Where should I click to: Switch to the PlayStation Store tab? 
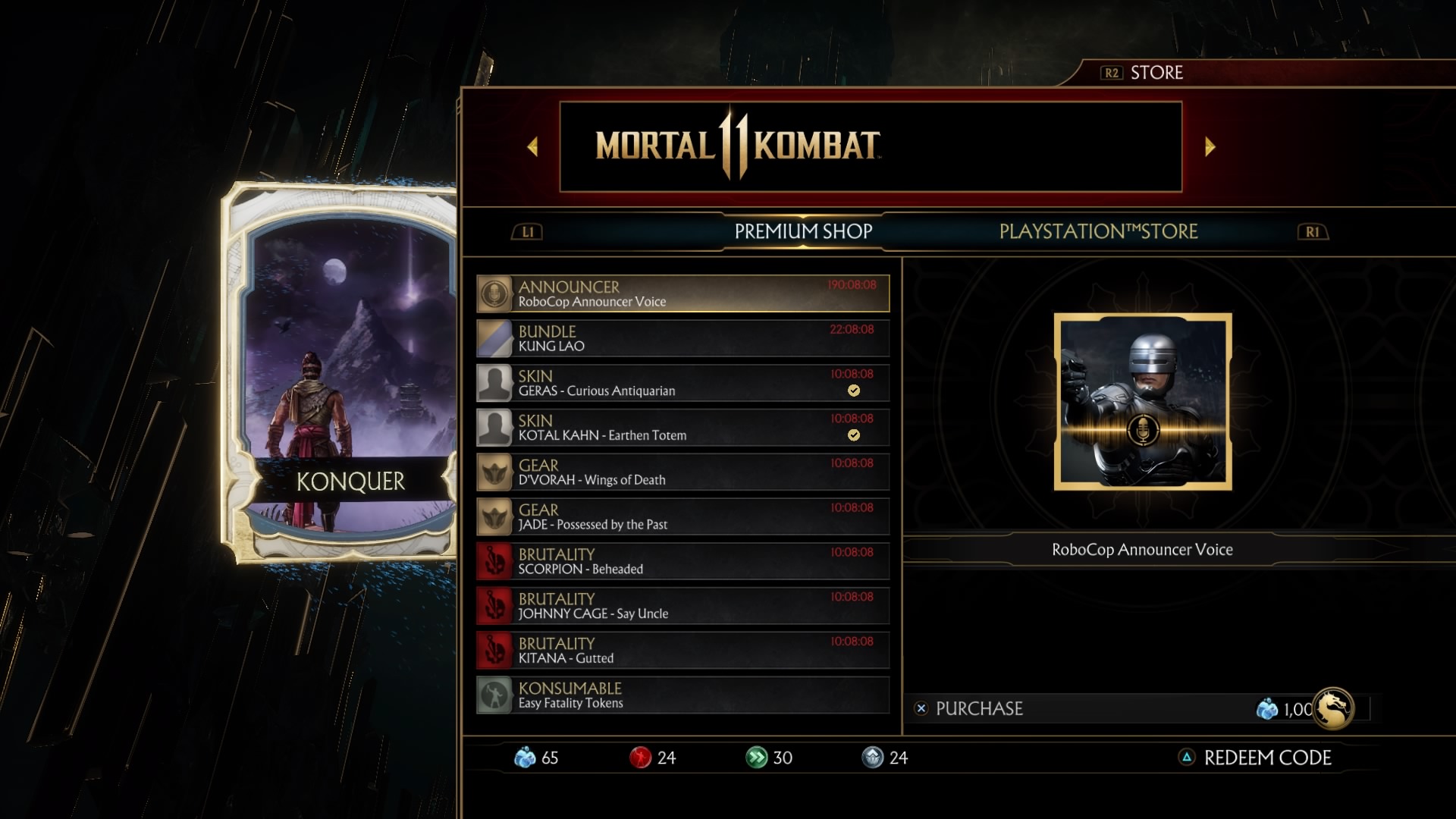tap(1098, 231)
